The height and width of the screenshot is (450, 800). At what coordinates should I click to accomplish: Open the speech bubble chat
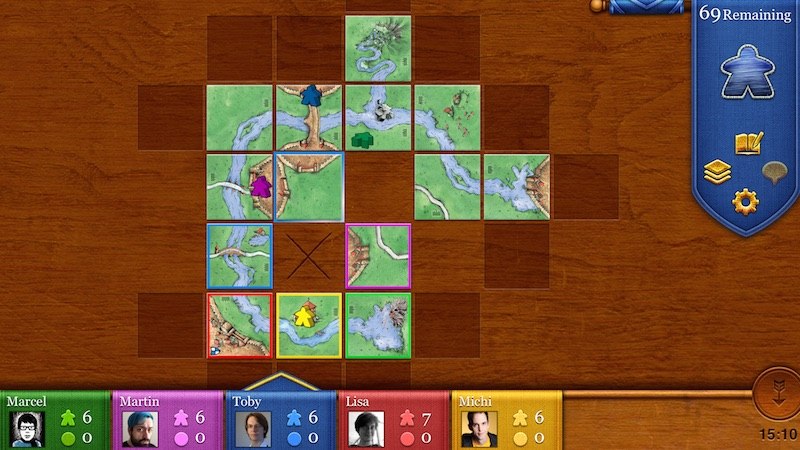click(x=774, y=172)
